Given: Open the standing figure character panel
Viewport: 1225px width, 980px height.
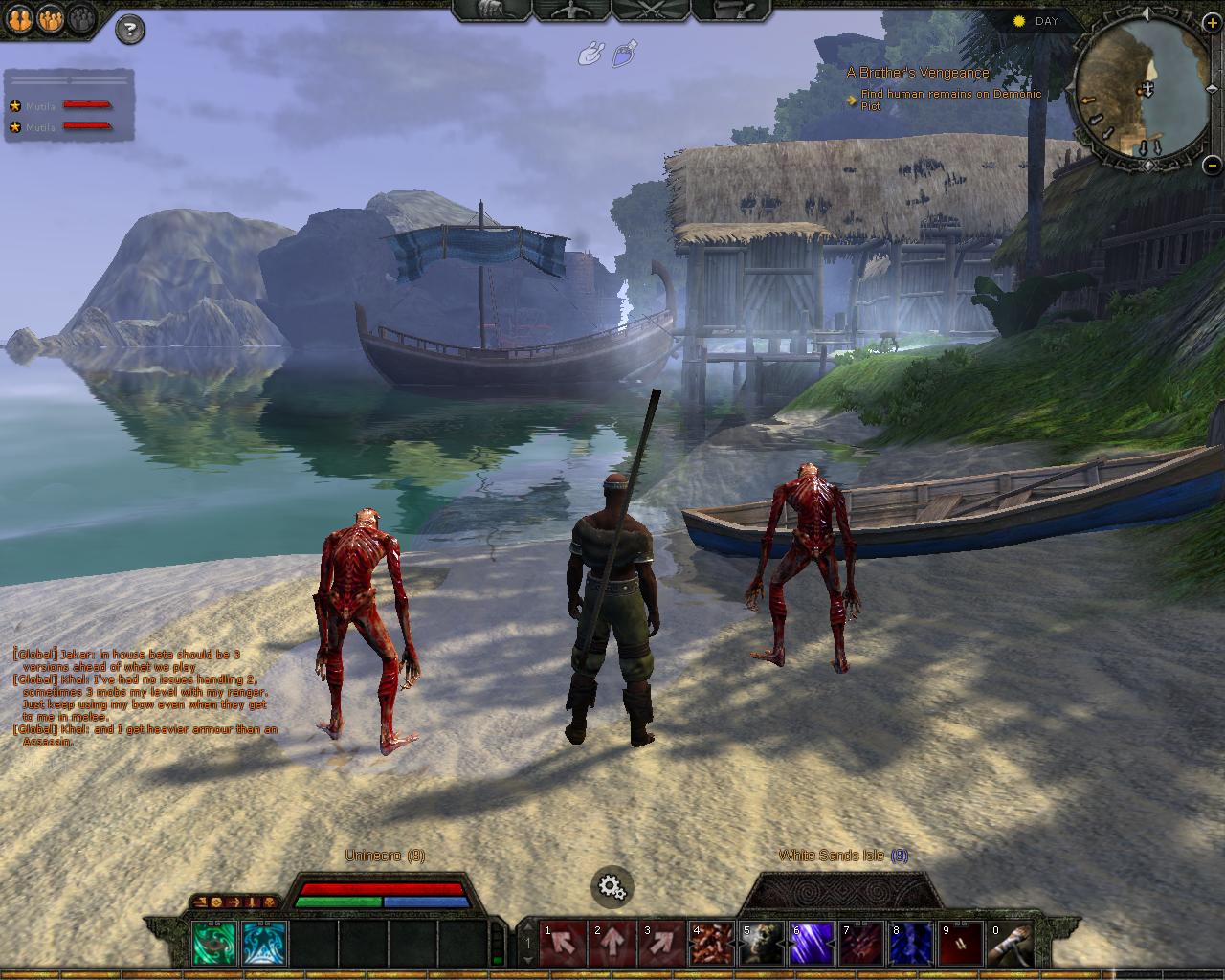Looking at the screenshot, I should click(x=569, y=8).
